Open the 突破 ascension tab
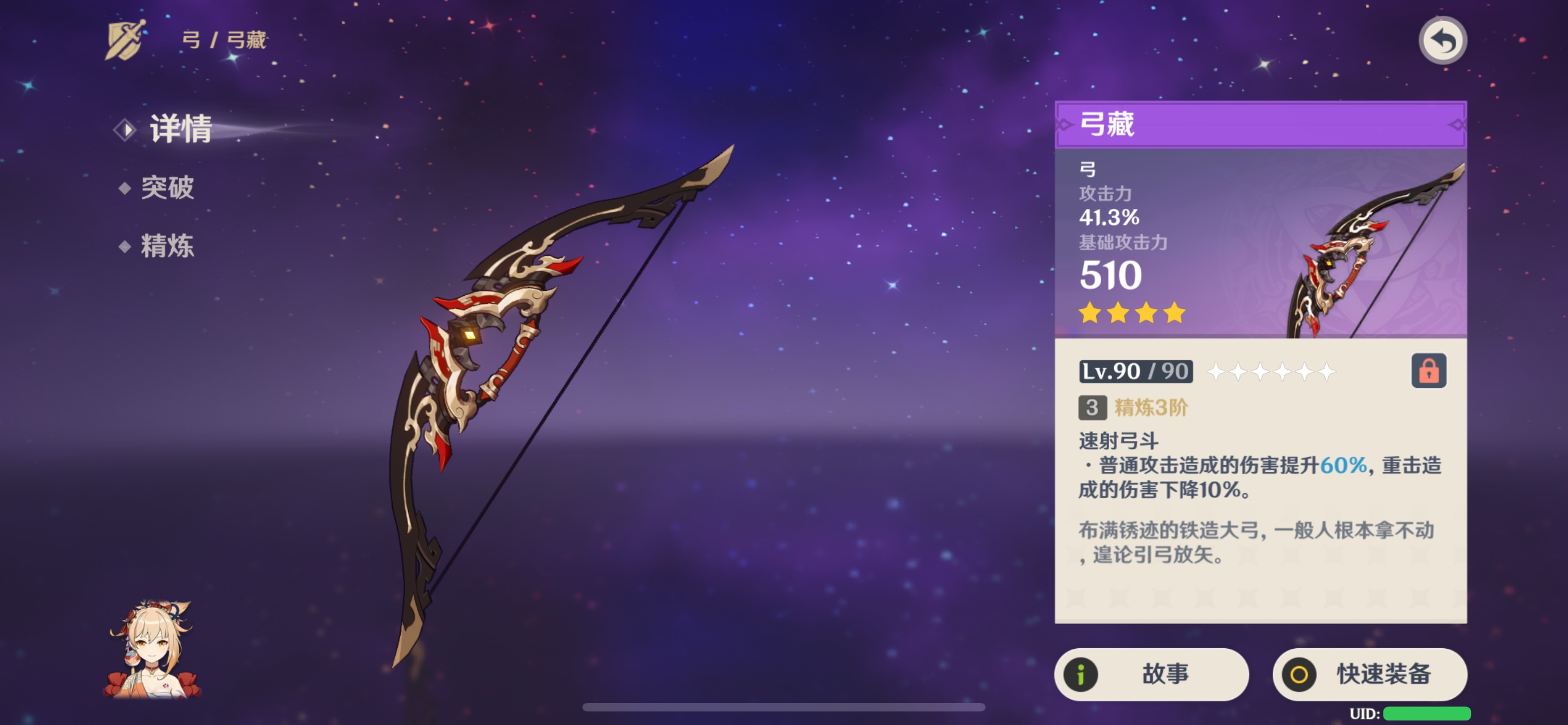This screenshot has height=725, width=1568. [167, 187]
